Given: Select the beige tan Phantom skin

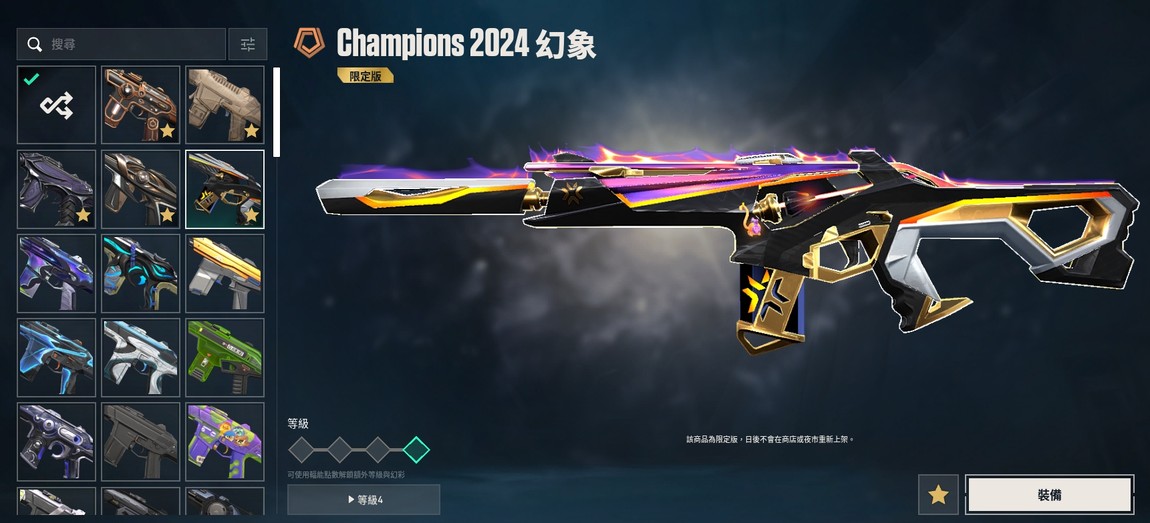Looking at the screenshot, I should coord(225,105).
